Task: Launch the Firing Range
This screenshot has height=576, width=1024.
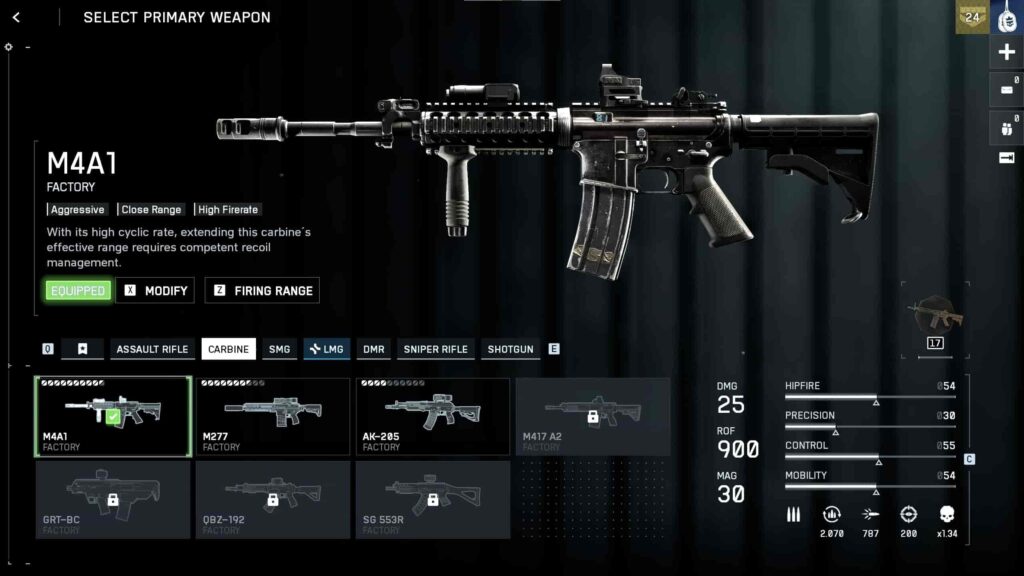Action: [x=262, y=290]
